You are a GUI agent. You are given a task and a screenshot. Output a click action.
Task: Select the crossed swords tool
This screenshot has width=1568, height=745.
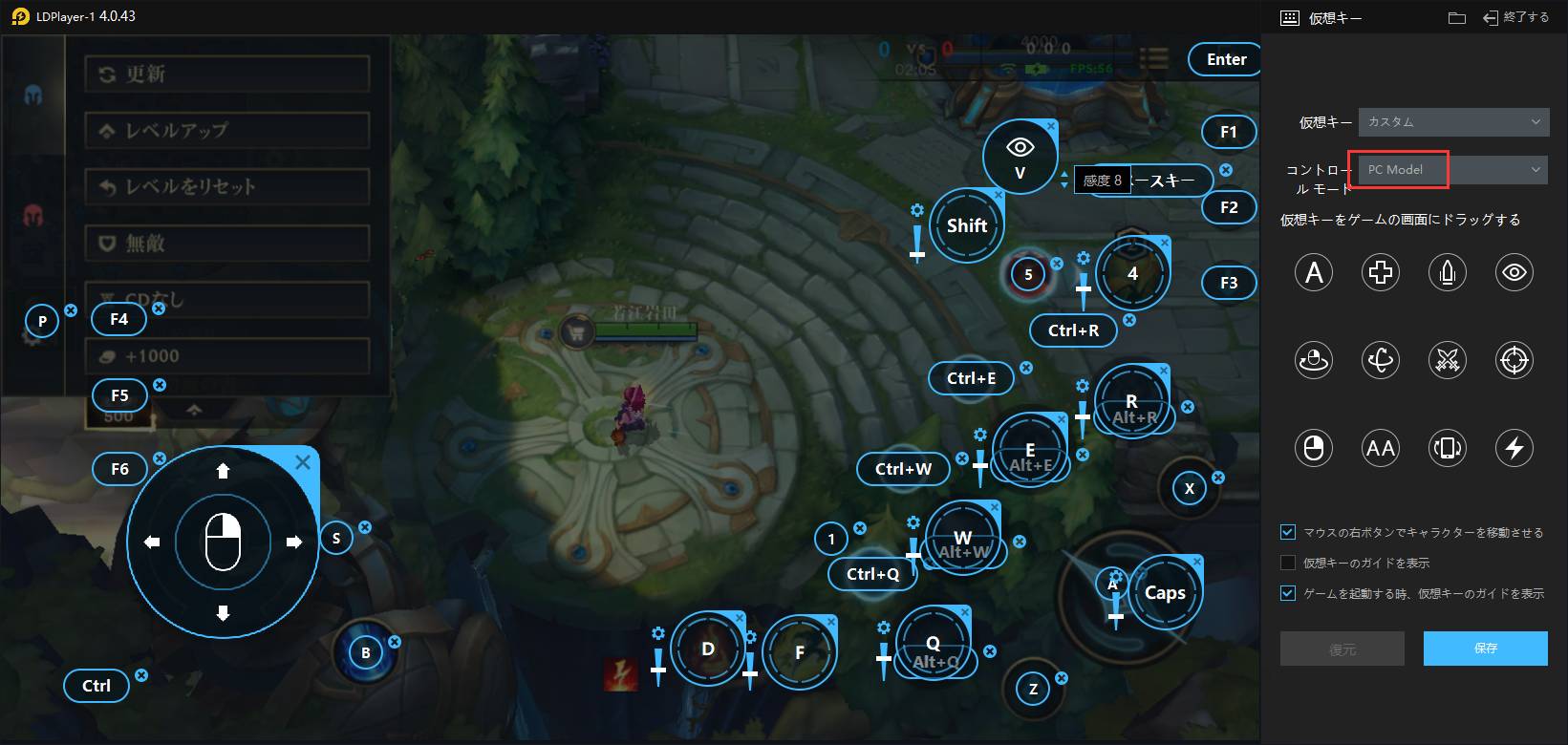coord(1448,360)
